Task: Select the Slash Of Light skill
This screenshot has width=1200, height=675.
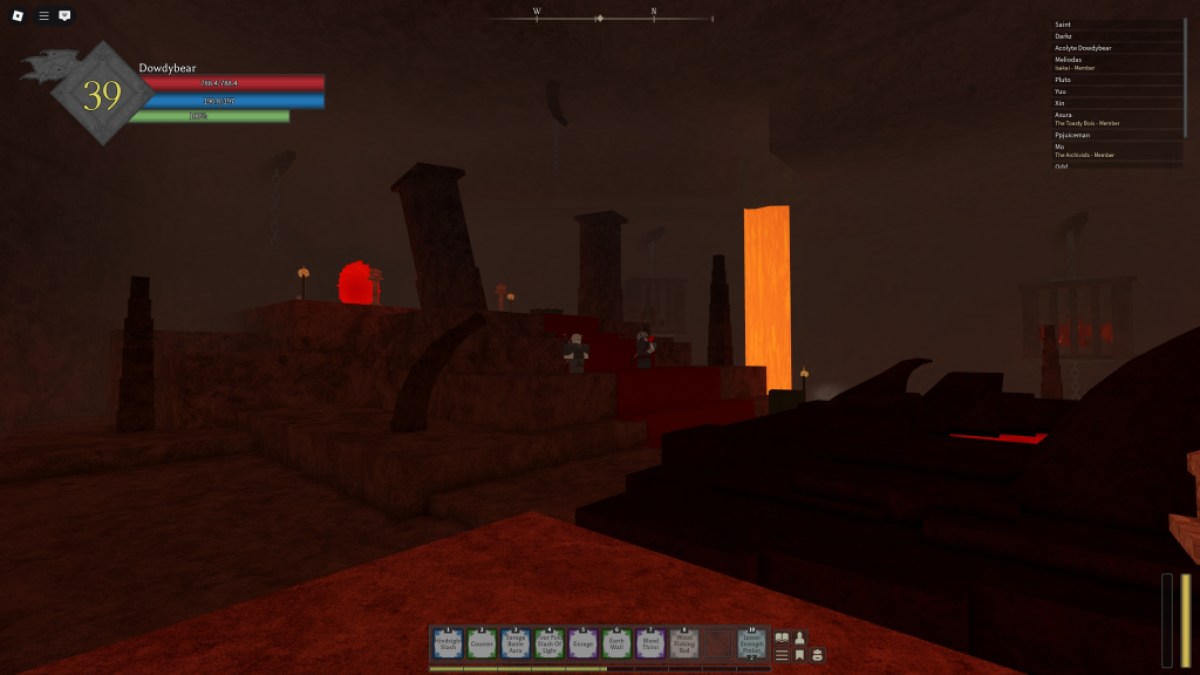Action: tap(549, 644)
